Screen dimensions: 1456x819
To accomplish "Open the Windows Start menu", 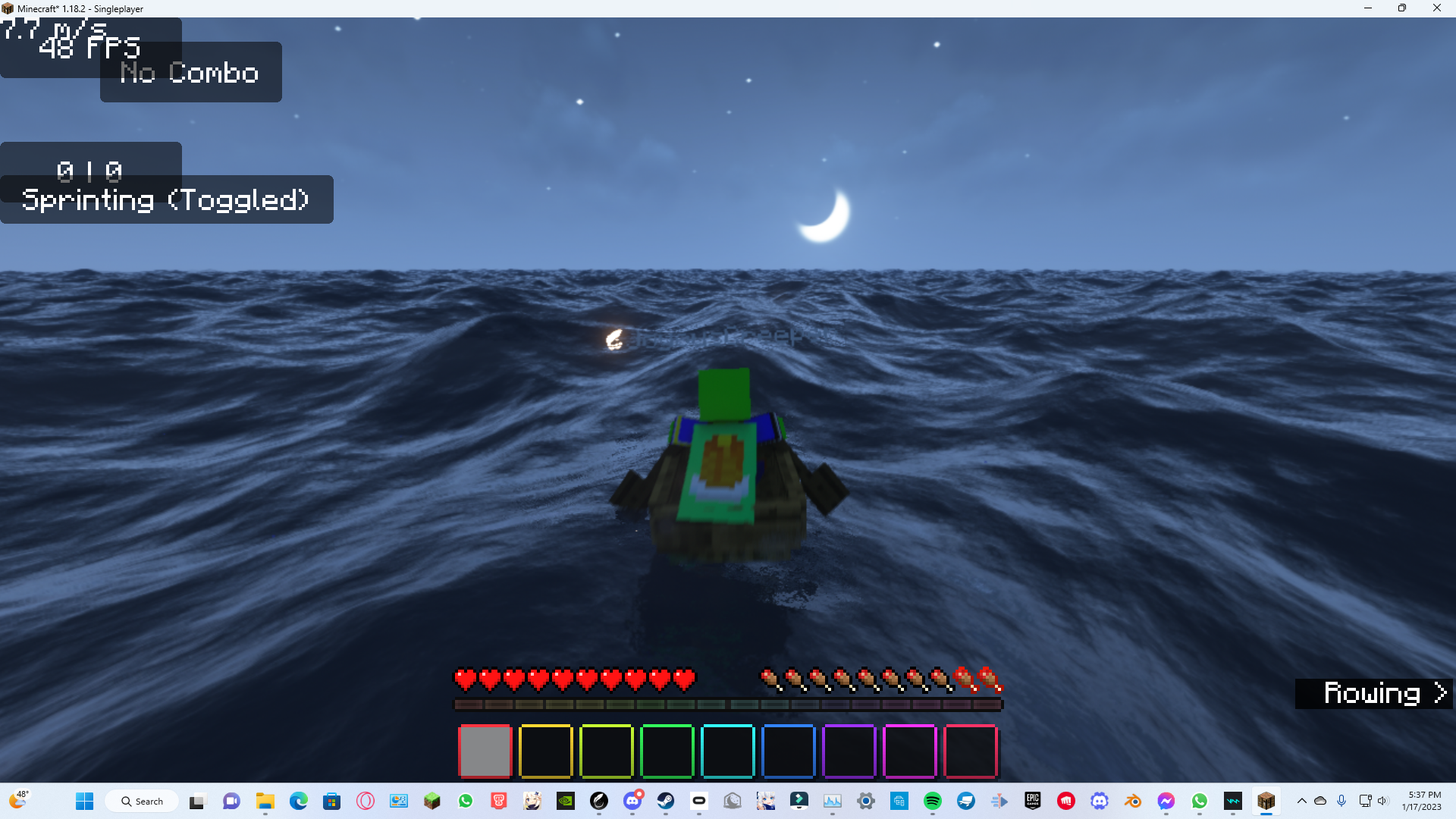I will tap(84, 801).
